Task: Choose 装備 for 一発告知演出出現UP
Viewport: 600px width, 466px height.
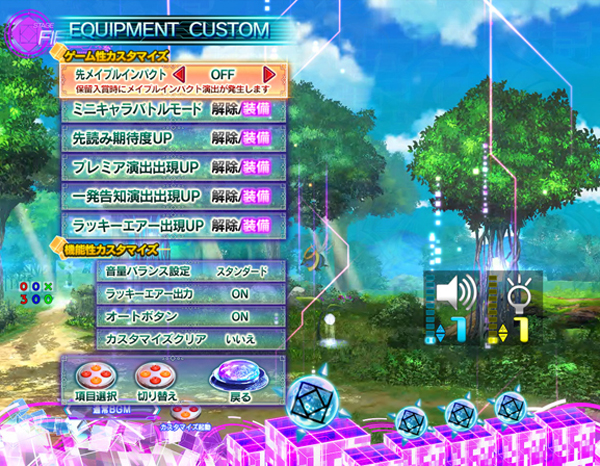Action: pyautogui.click(x=257, y=195)
